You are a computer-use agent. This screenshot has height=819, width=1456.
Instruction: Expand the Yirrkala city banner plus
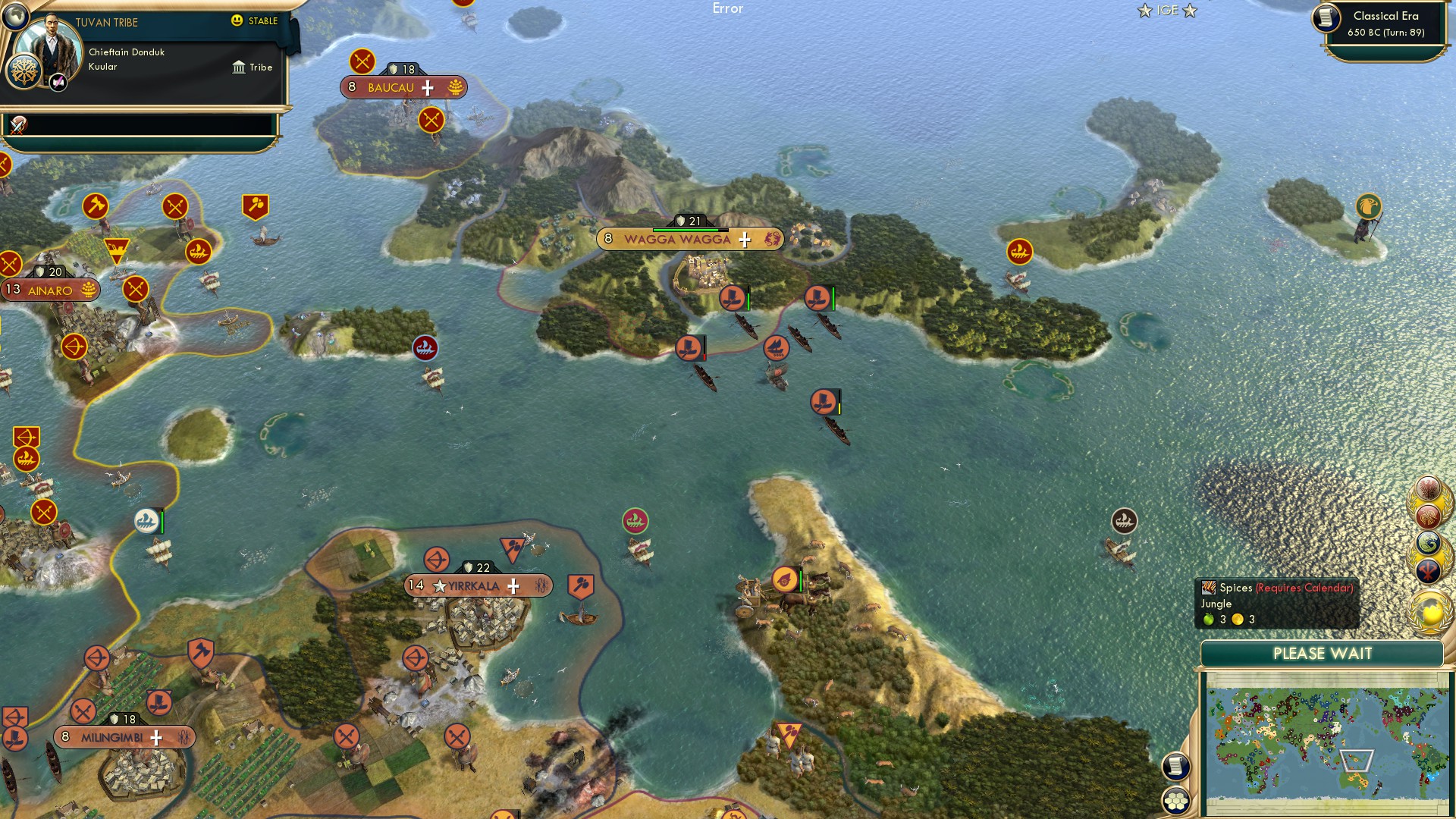(x=513, y=585)
